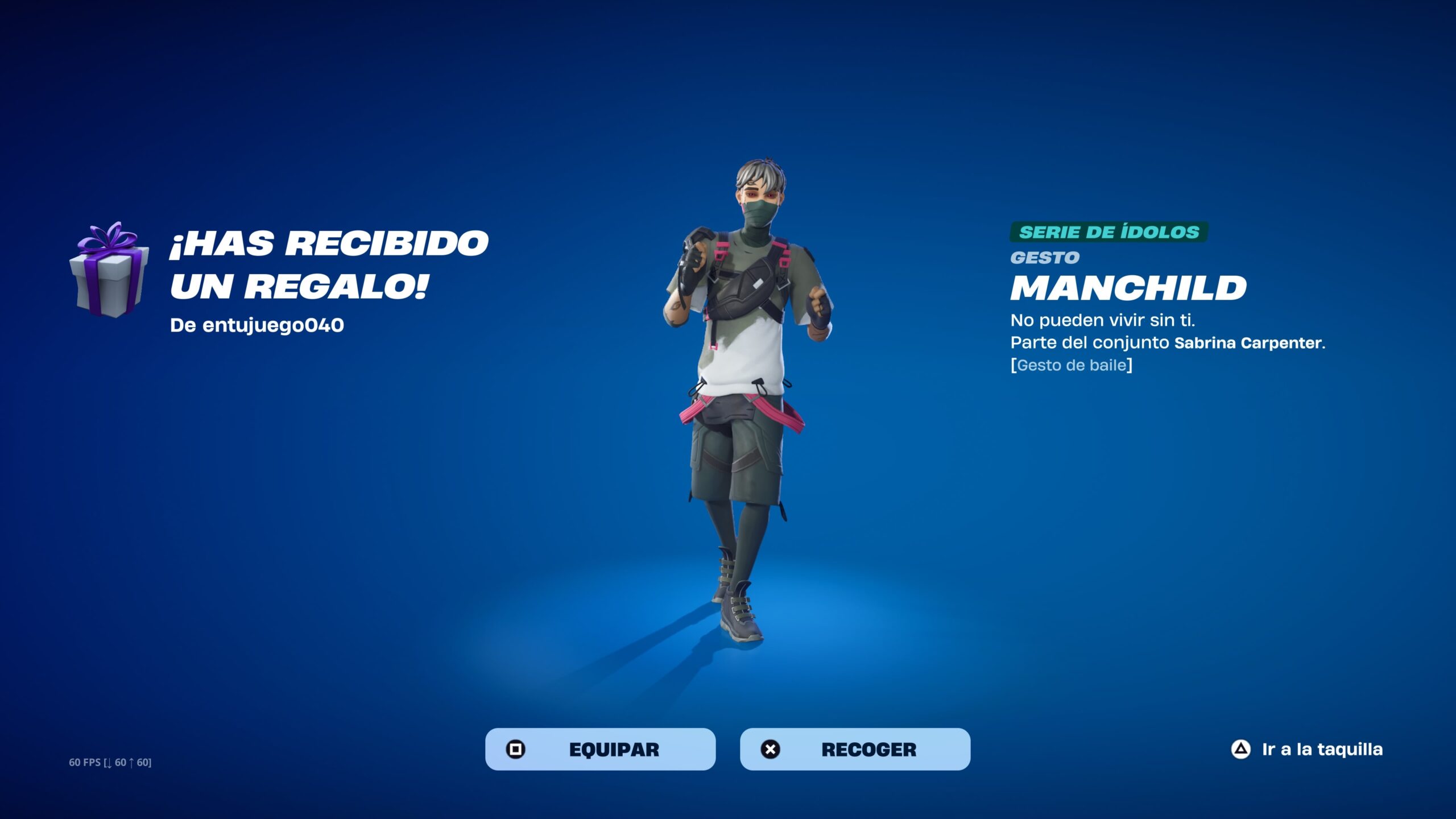
Task: Equip the Manchild emote with EQUIPAR
Action: click(x=600, y=749)
